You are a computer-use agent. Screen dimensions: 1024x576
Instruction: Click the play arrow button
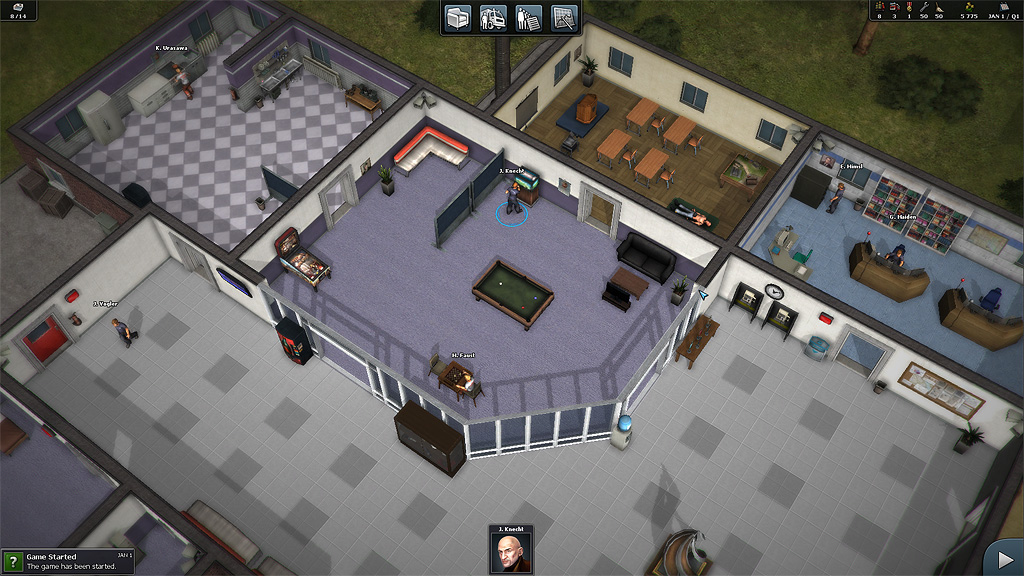click(1001, 558)
